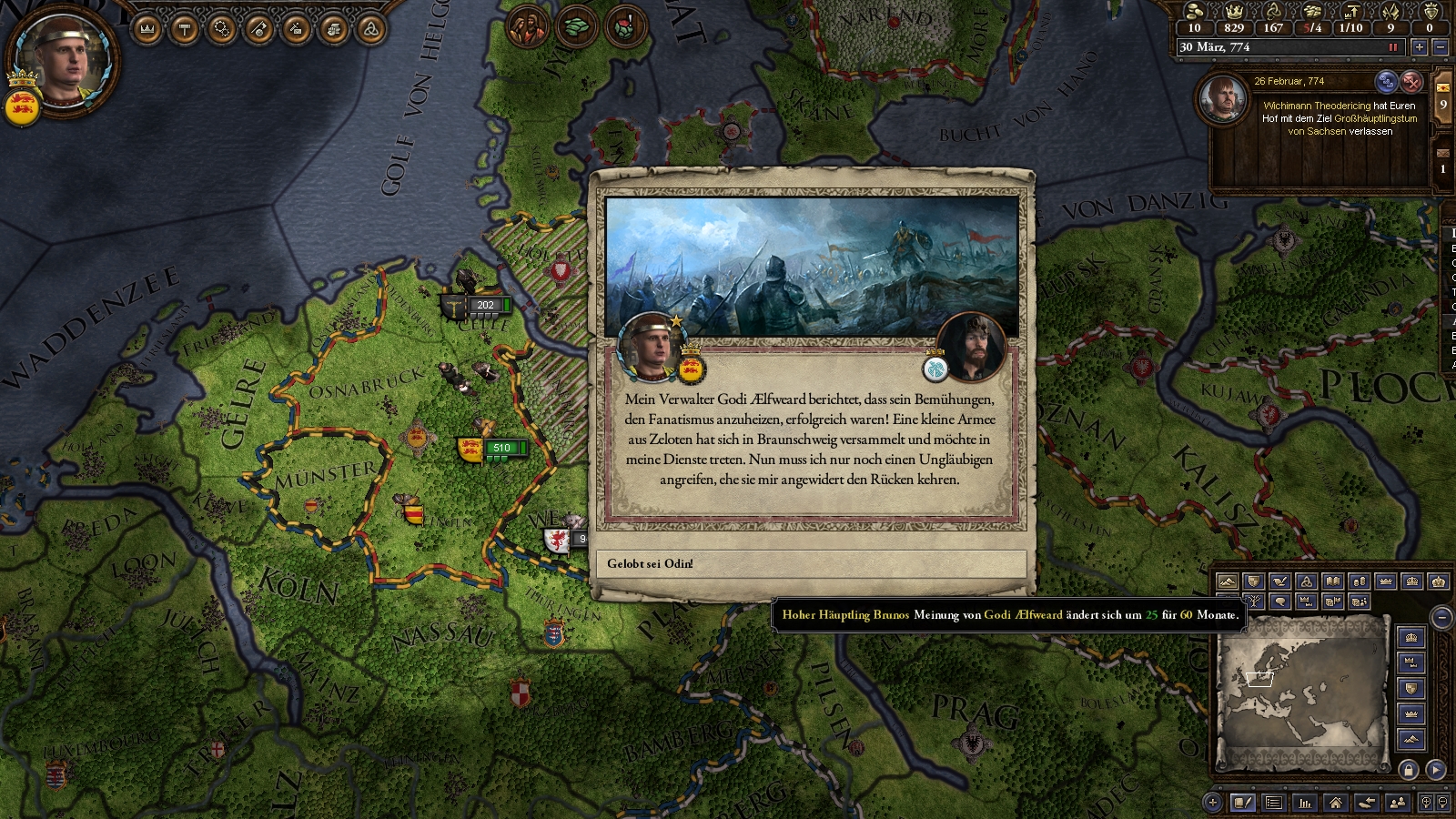The height and width of the screenshot is (819, 1456).
Task: Open the crown realm tab
Action: 147,29
